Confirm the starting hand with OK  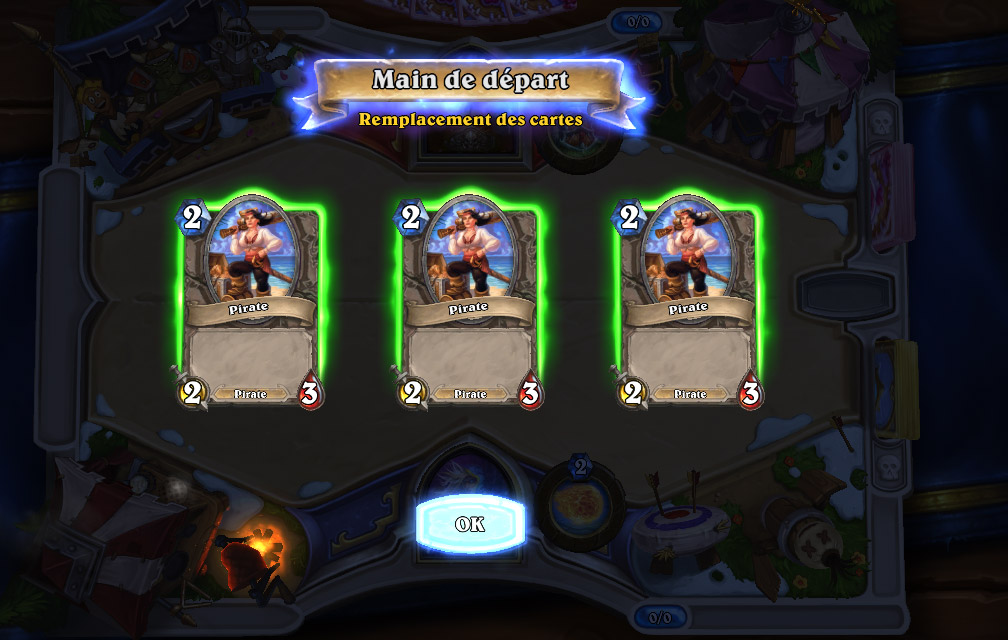(470, 524)
